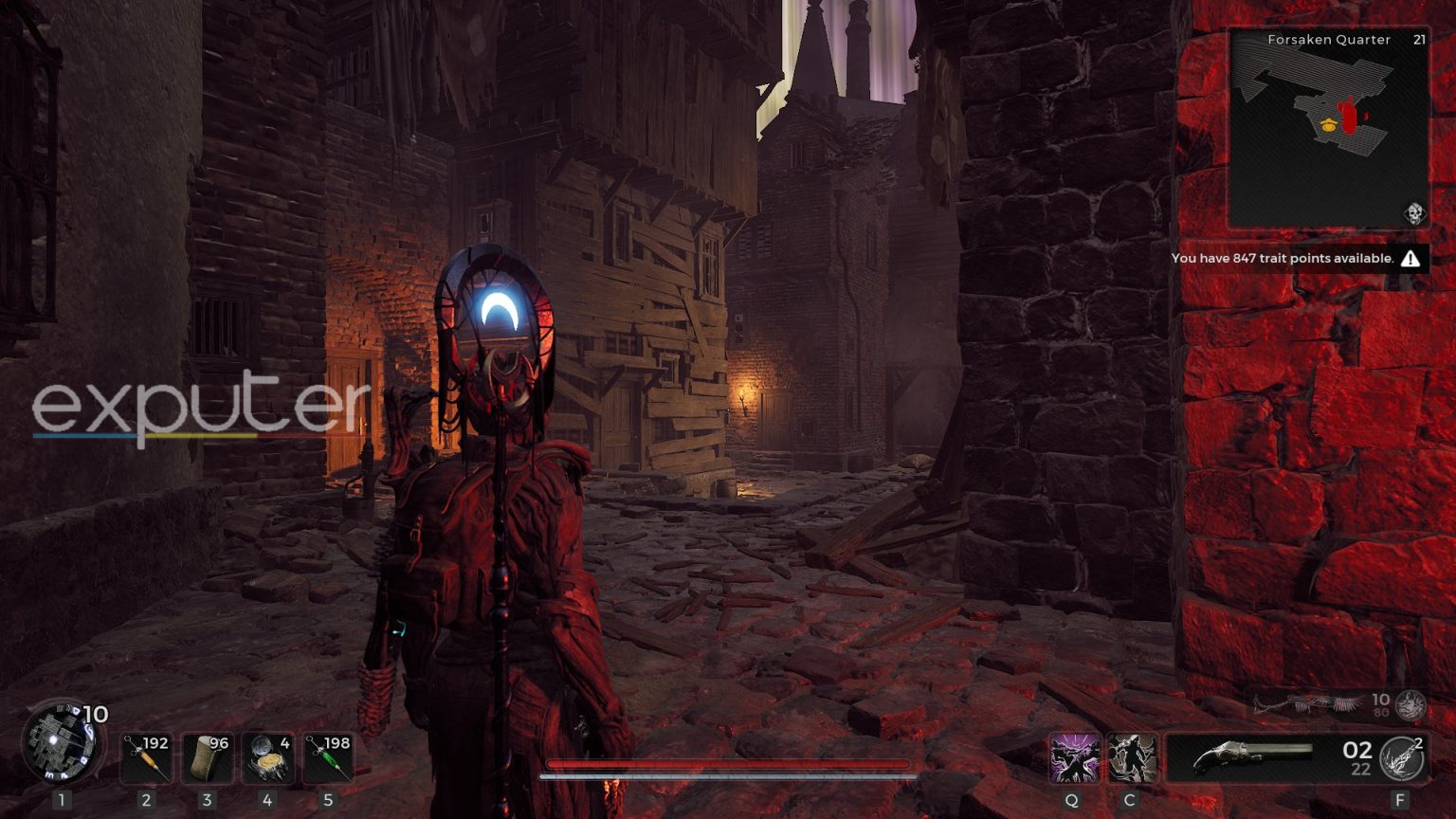1456x819 pixels.
Task: Click the weapon mod icon beside the ammo counter
Action: click(x=1401, y=758)
